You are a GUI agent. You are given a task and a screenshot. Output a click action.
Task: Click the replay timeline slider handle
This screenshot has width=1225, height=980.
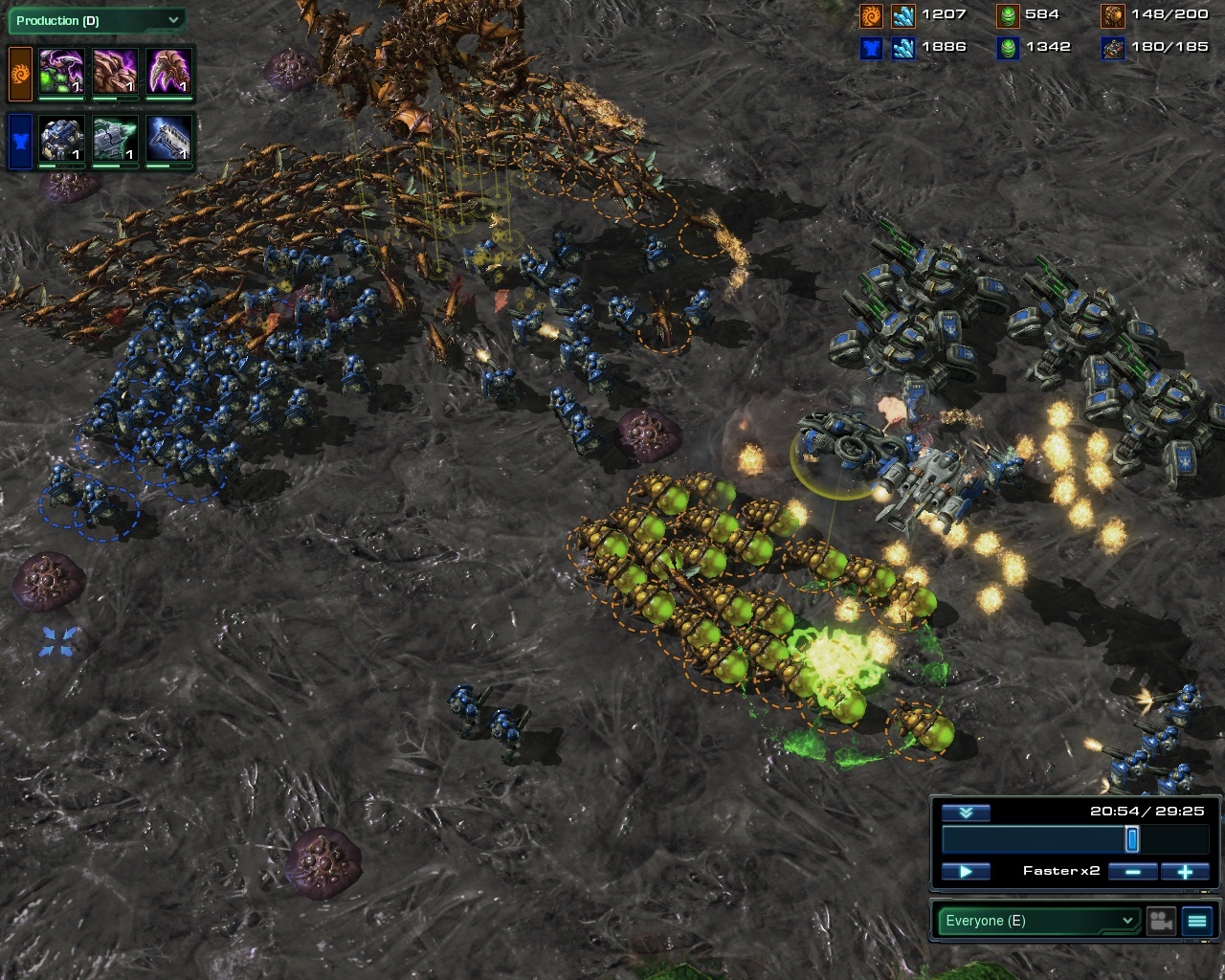coord(1132,840)
